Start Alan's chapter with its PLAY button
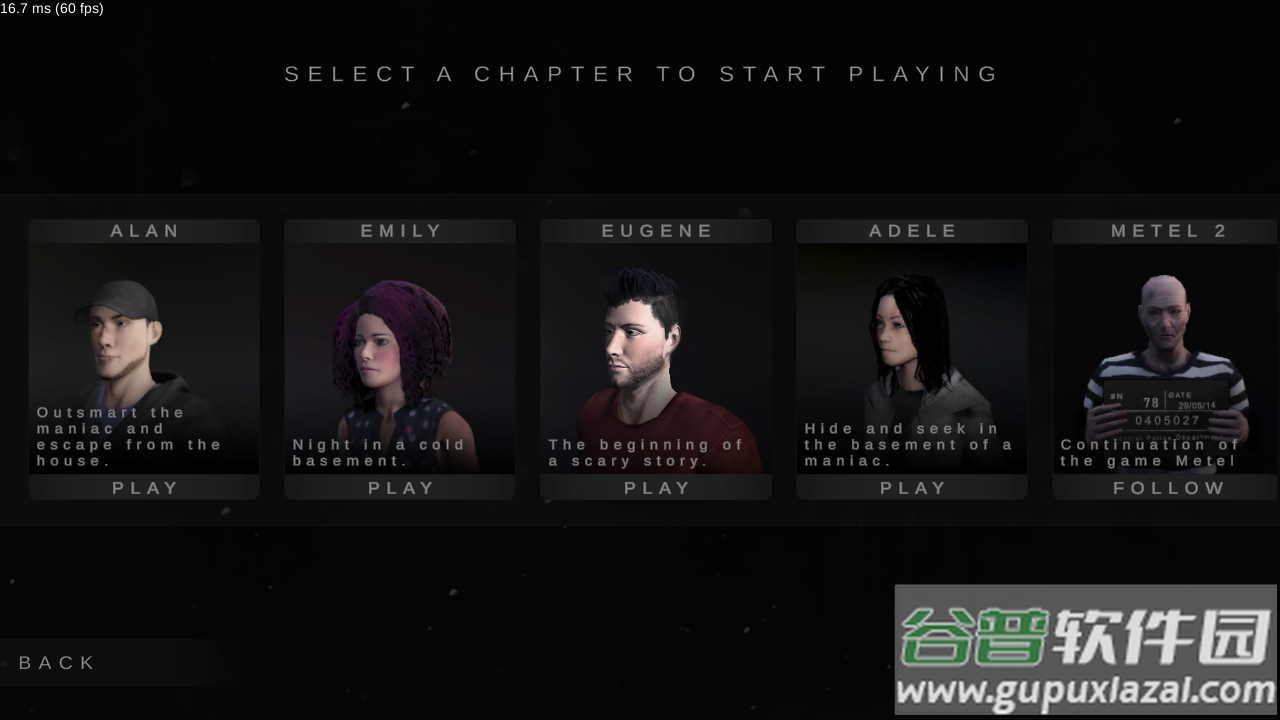This screenshot has height=720, width=1280. point(144,488)
